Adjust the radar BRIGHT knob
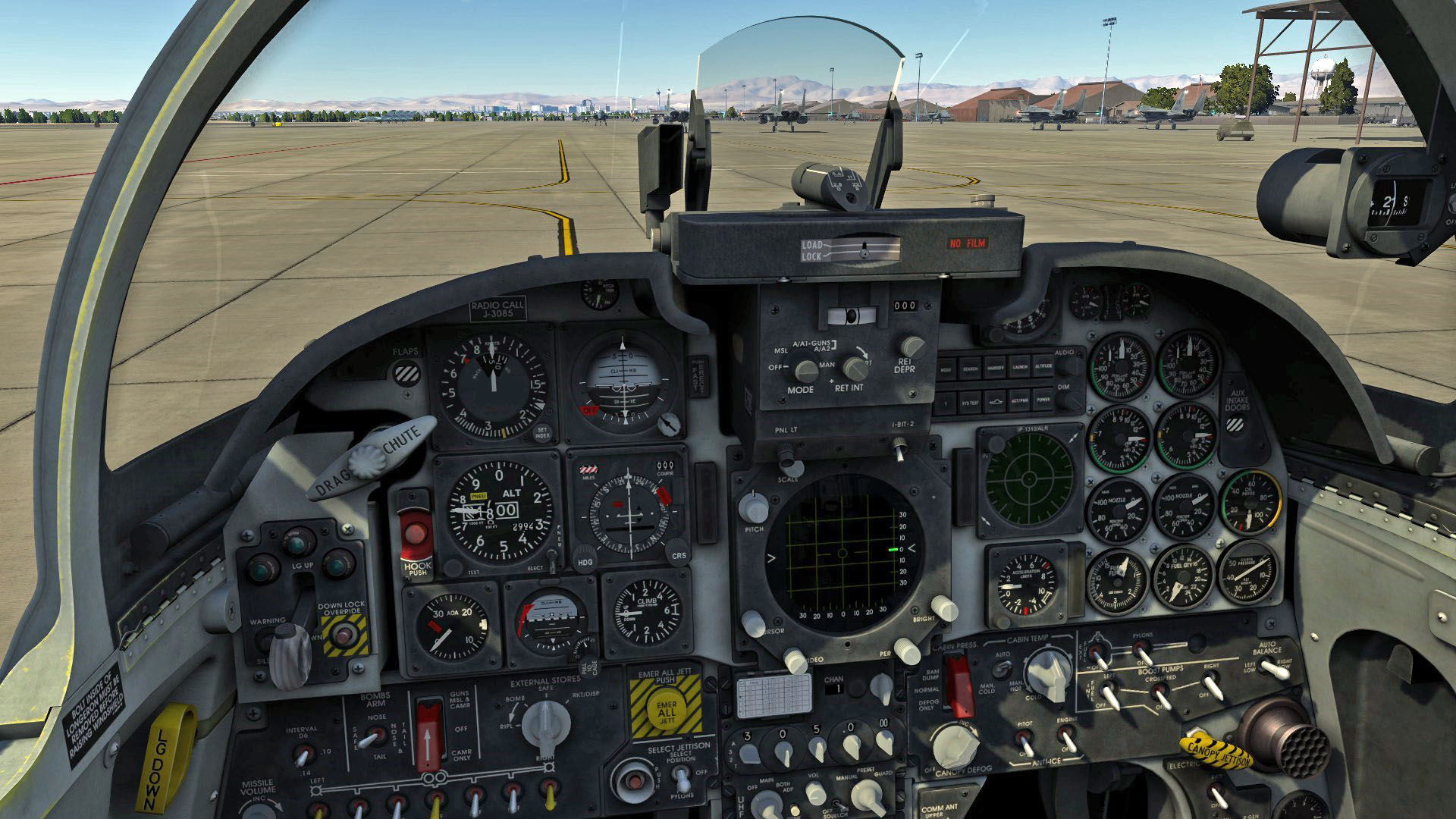 coord(943,608)
